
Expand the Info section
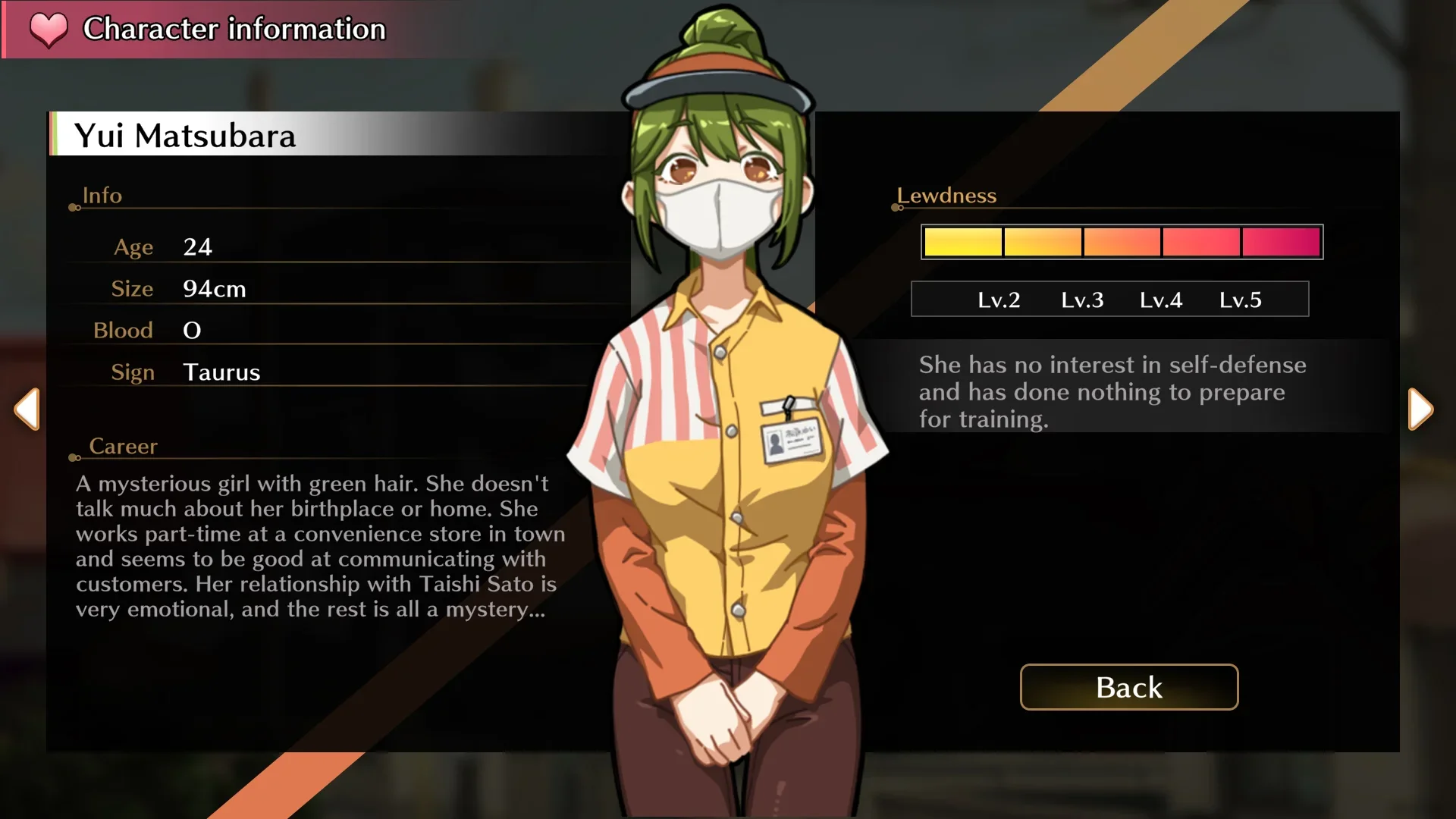click(x=102, y=195)
